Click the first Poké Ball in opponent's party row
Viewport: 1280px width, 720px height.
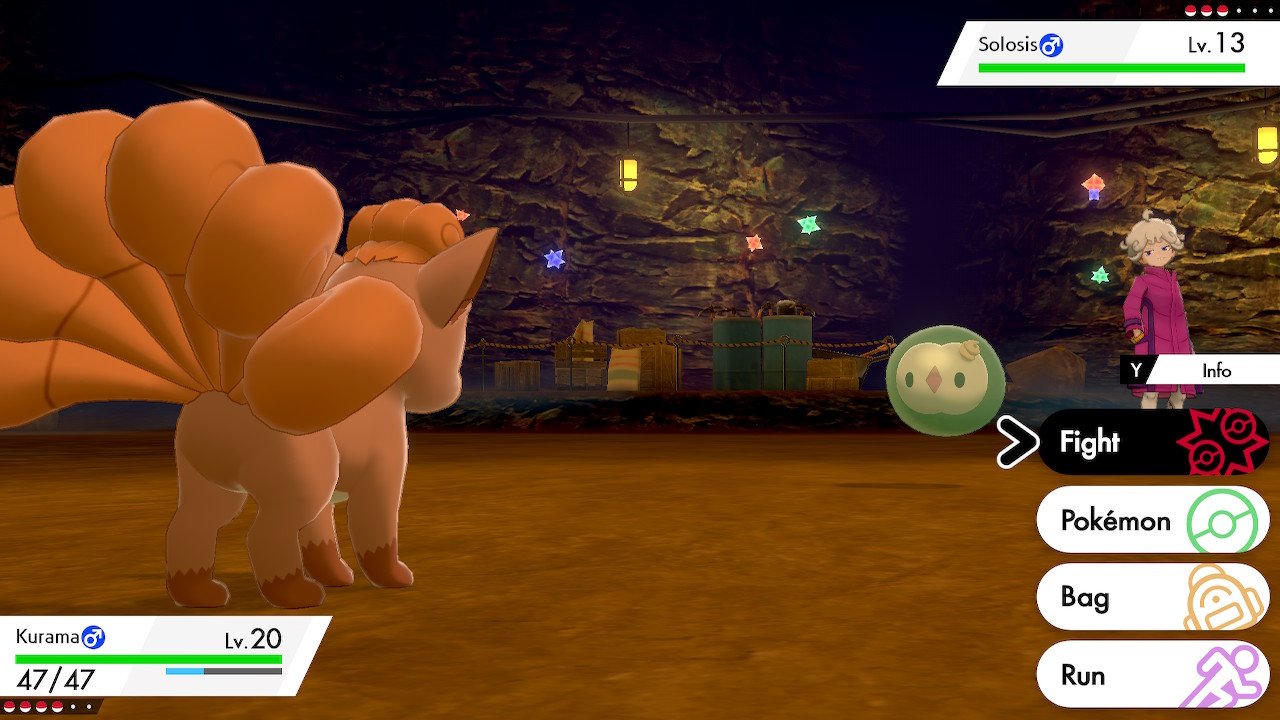pos(1190,10)
